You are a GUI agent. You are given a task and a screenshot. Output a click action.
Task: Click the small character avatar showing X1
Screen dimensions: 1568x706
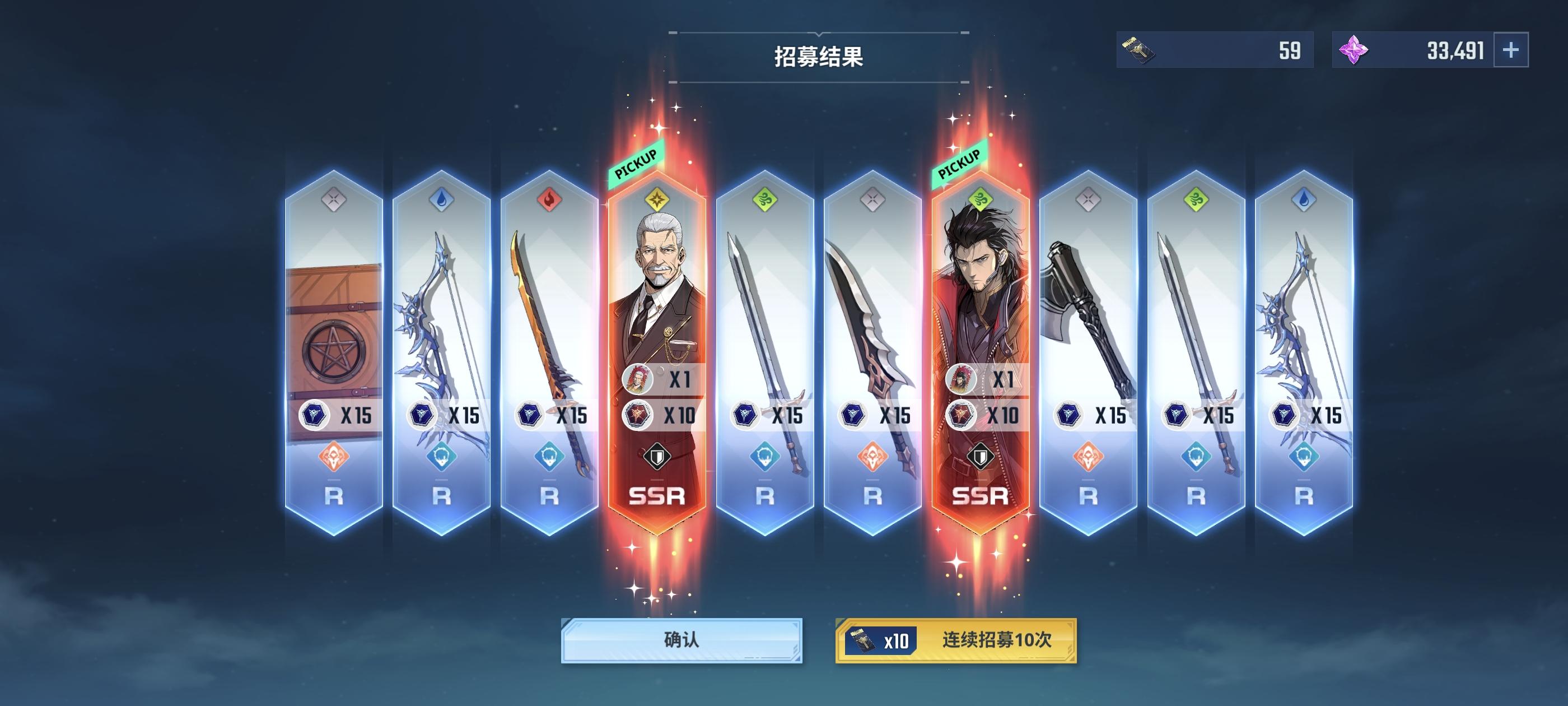coord(638,379)
